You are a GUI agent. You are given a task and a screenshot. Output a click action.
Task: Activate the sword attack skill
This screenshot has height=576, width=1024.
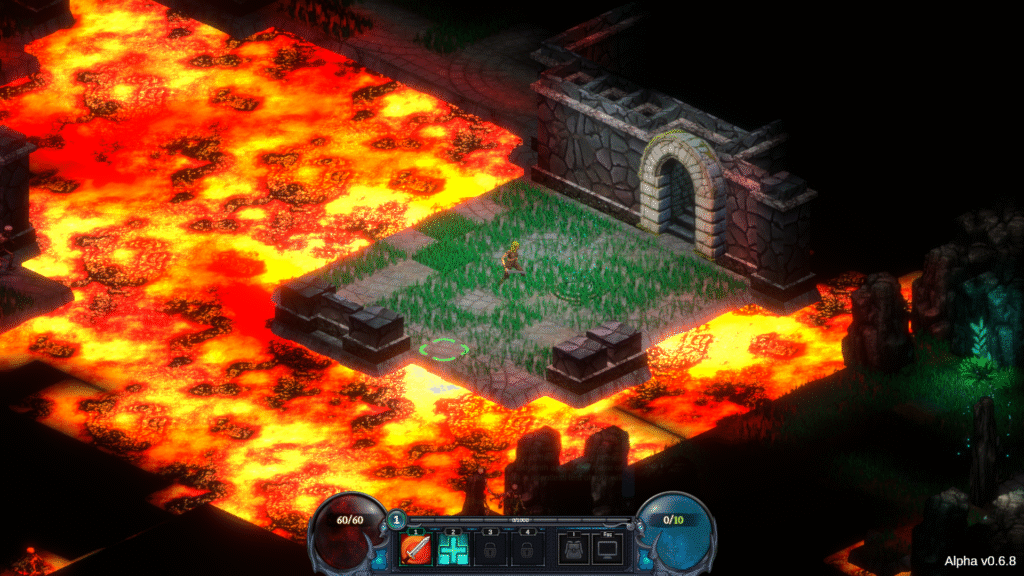click(416, 549)
